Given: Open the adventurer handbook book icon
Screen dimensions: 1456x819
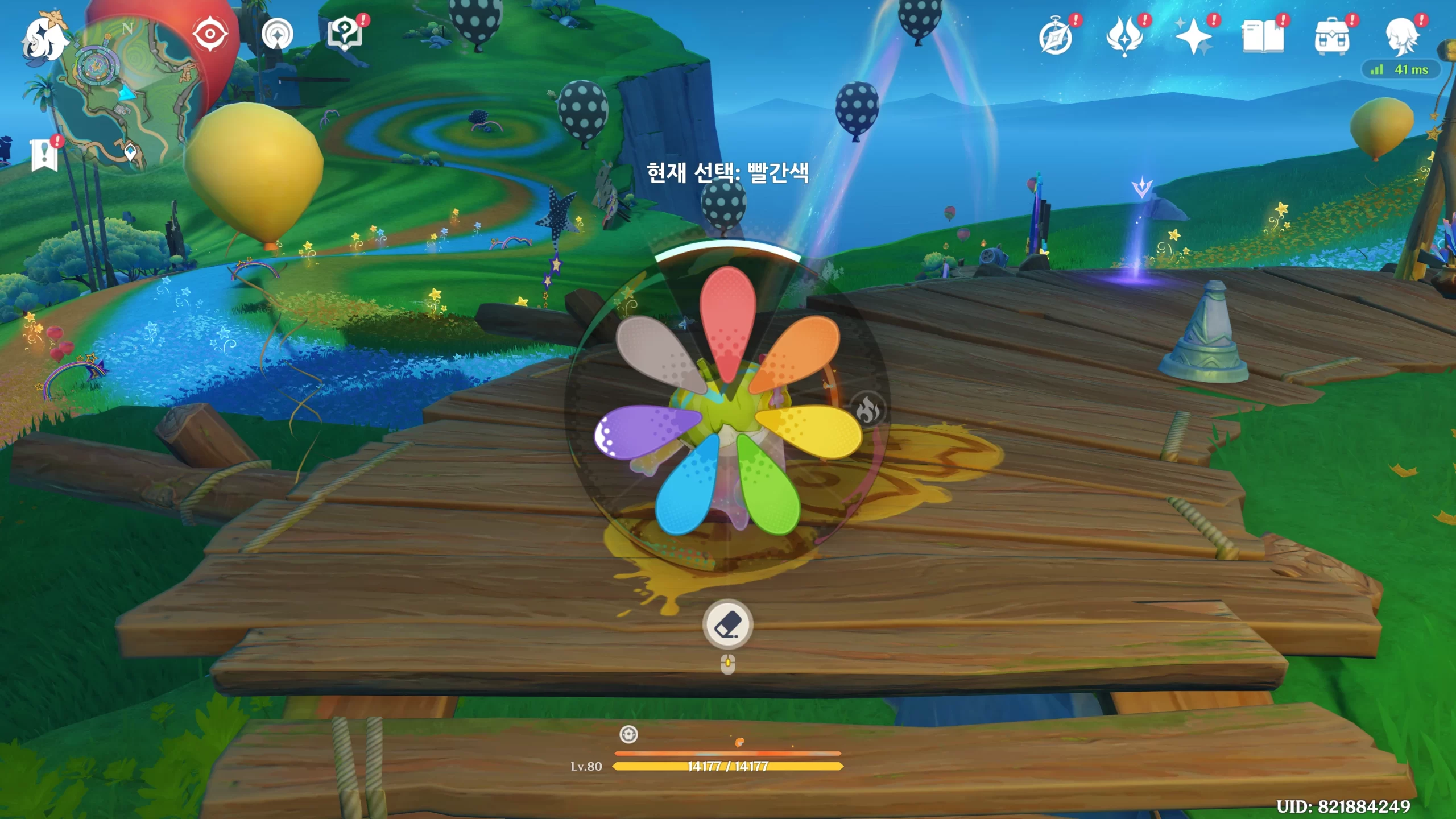Looking at the screenshot, I should coord(1263,38).
